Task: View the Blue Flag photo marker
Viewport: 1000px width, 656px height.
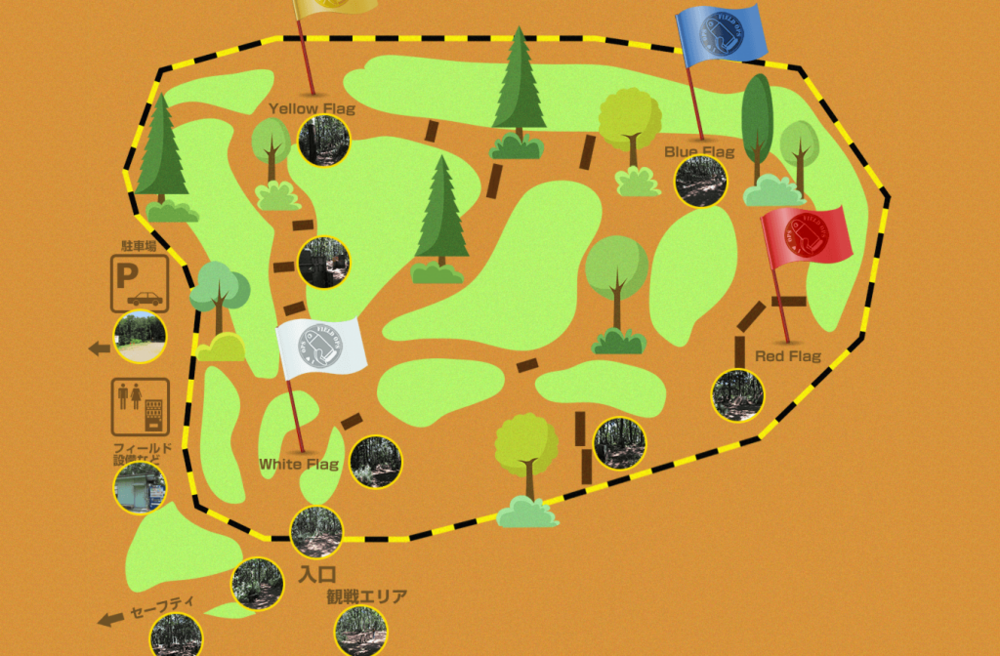Action: click(700, 181)
